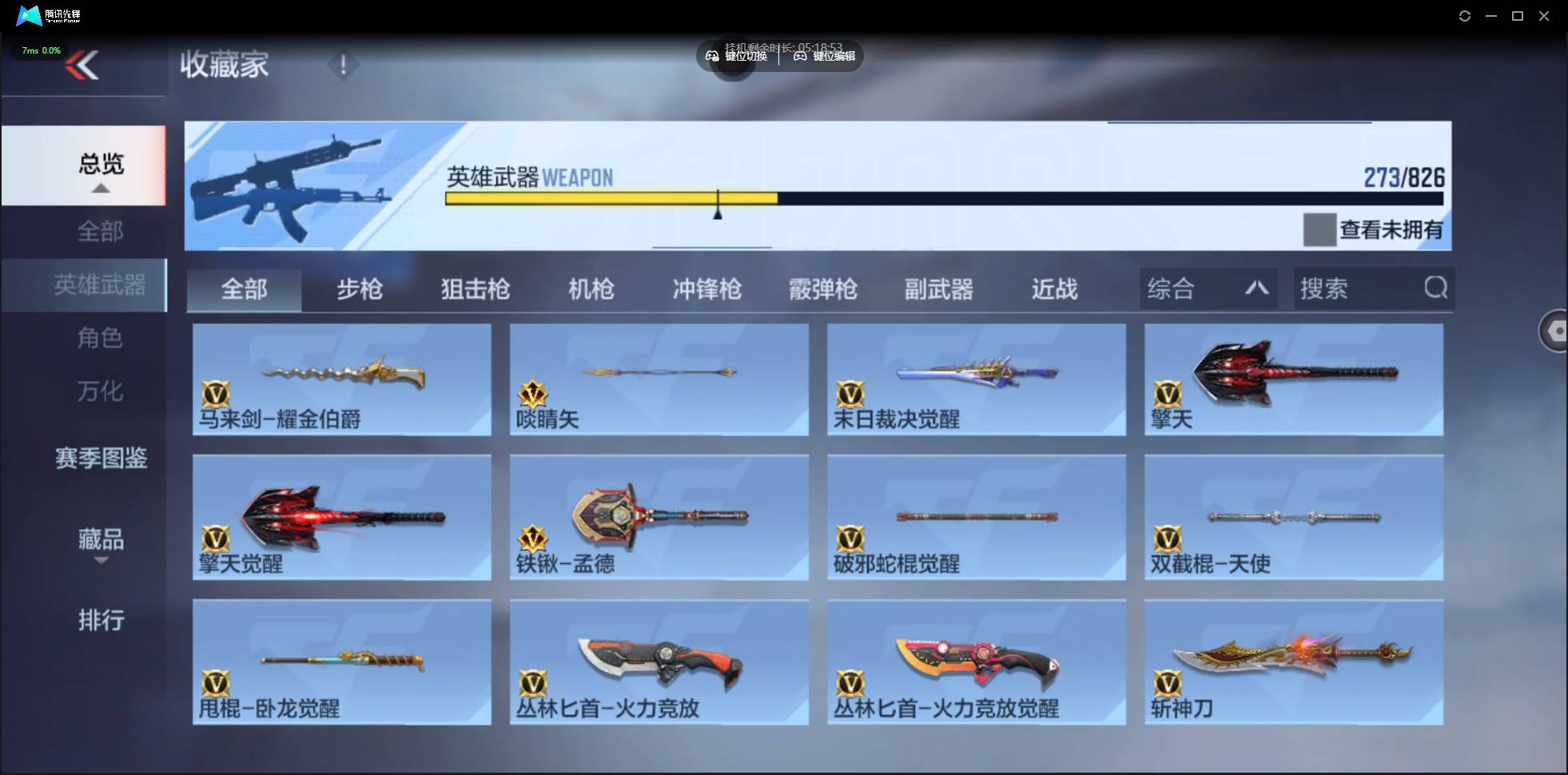Viewport: 1568px width, 775px height.
Task: Click the 7ms ping indicator
Action: (39, 50)
